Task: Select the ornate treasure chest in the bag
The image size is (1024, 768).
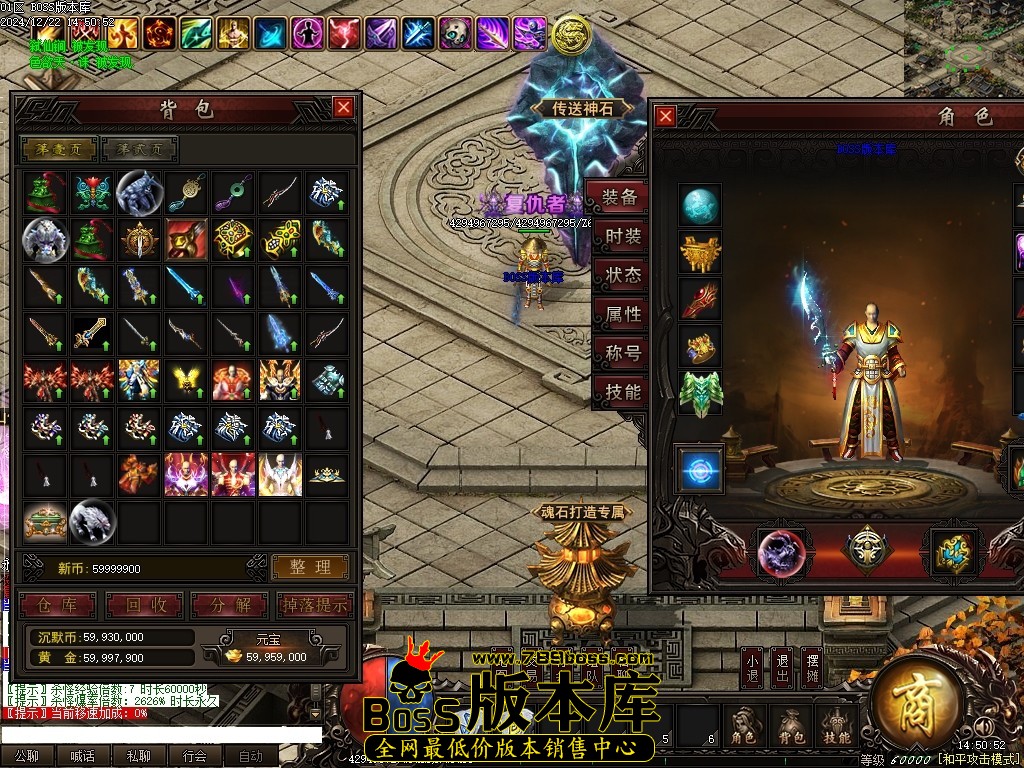Action: [45, 521]
